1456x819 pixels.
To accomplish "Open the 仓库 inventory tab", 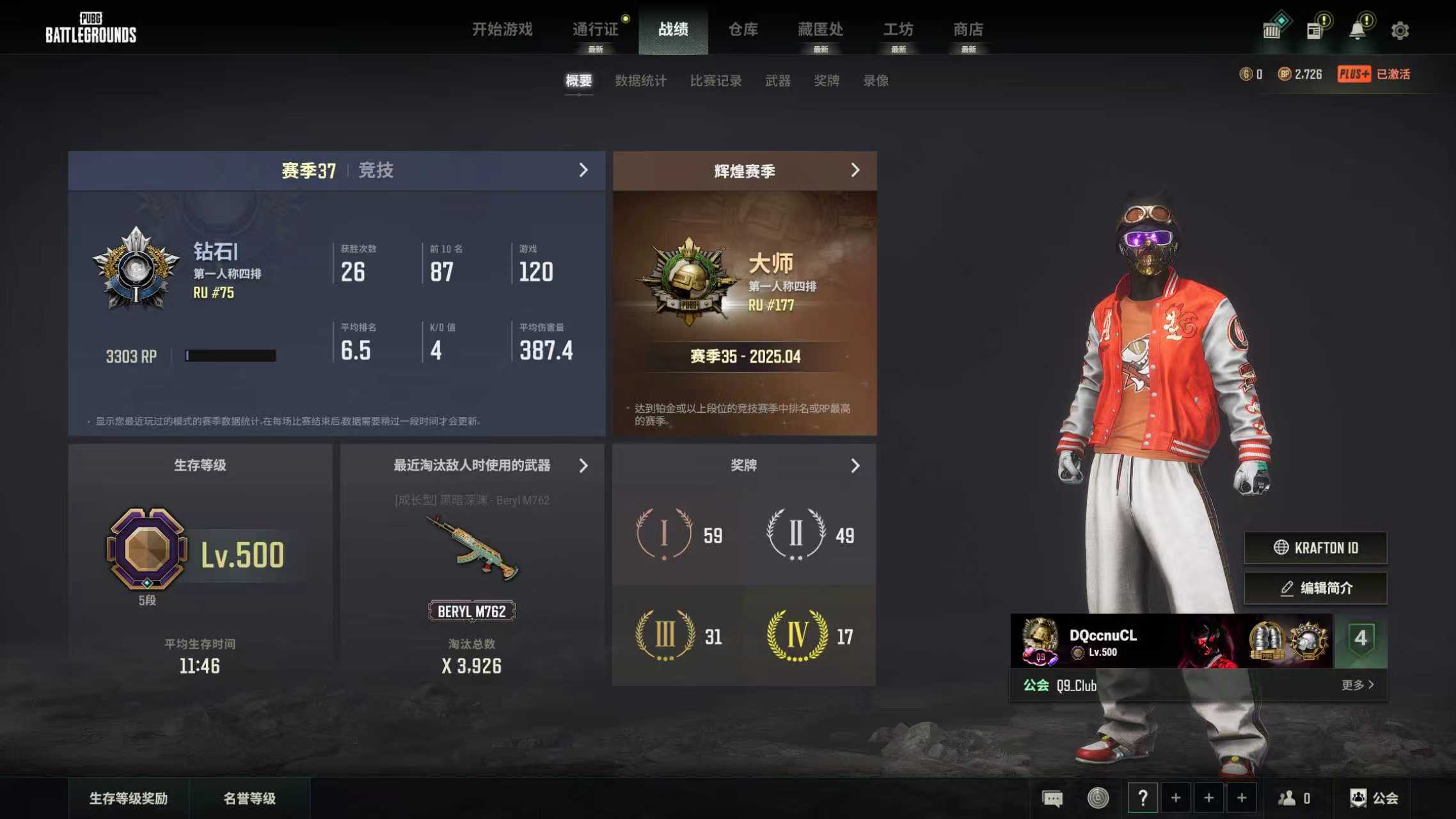I will pyautogui.click(x=743, y=29).
